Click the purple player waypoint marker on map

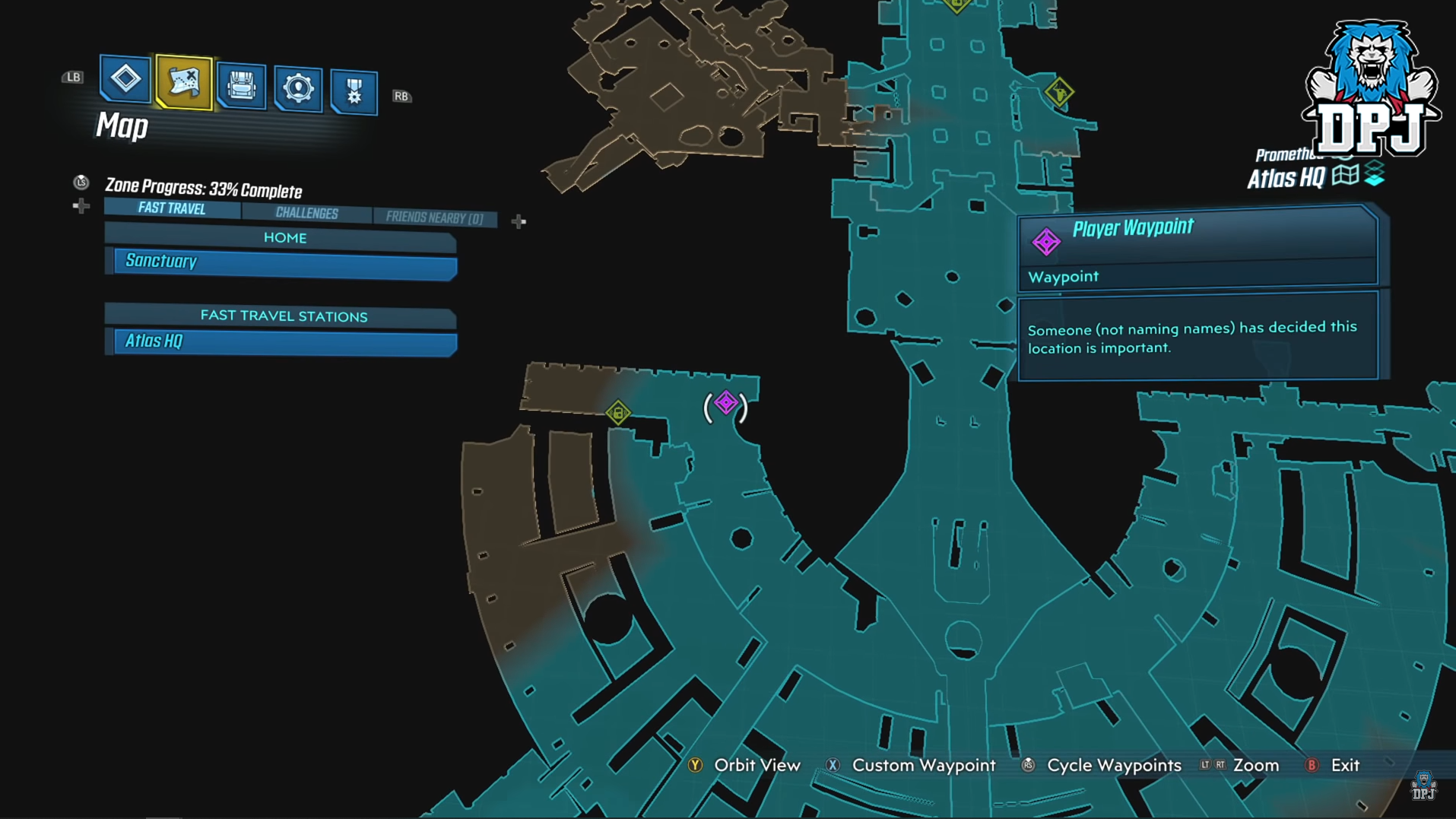click(726, 404)
